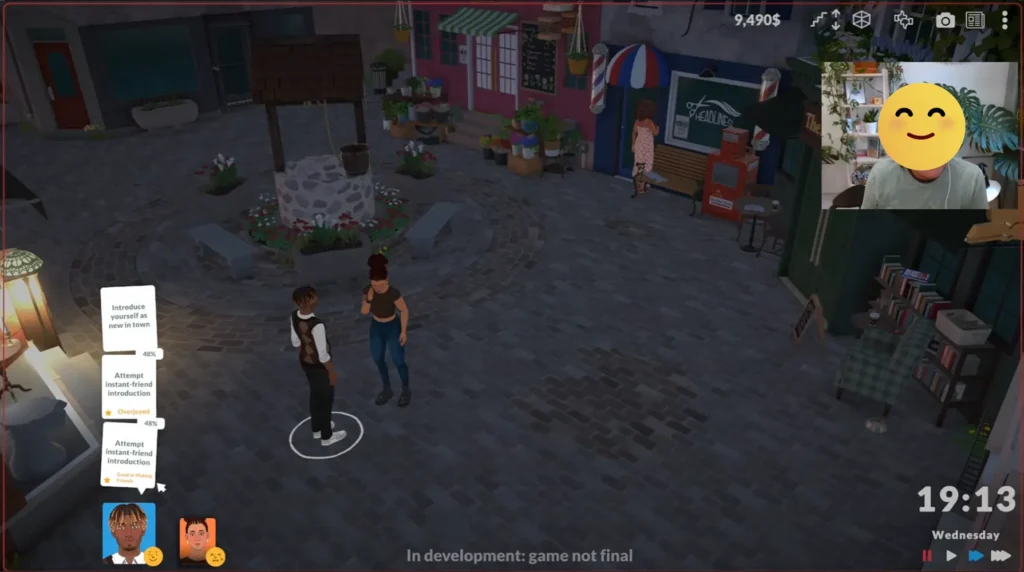This screenshot has height=572, width=1024.
Task: Select the Good at Making Friends introduction card
Action: tap(129, 455)
